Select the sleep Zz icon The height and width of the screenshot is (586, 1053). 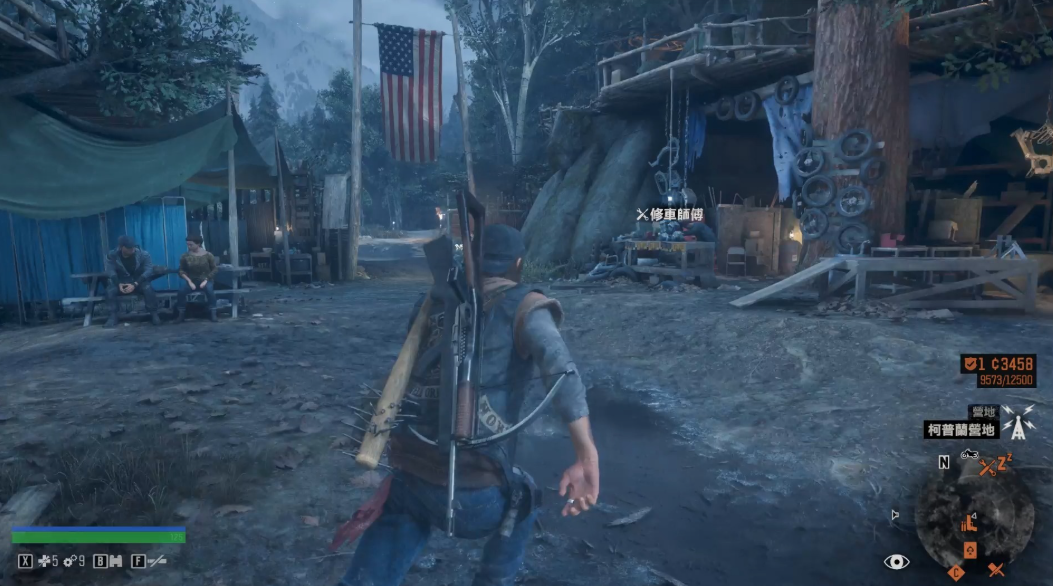click(1003, 460)
